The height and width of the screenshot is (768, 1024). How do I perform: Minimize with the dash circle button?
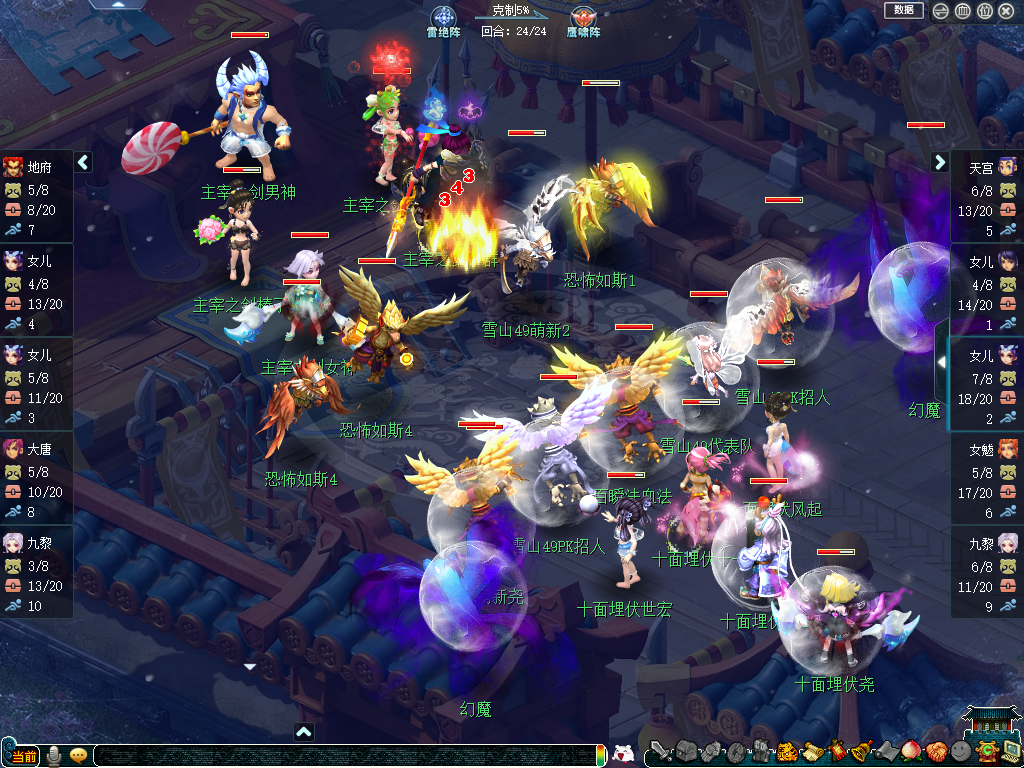940,11
